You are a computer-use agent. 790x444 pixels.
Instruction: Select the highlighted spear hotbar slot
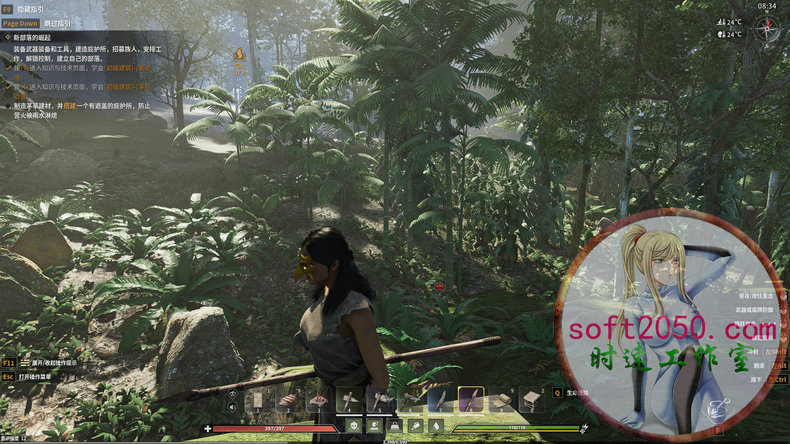pos(471,400)
